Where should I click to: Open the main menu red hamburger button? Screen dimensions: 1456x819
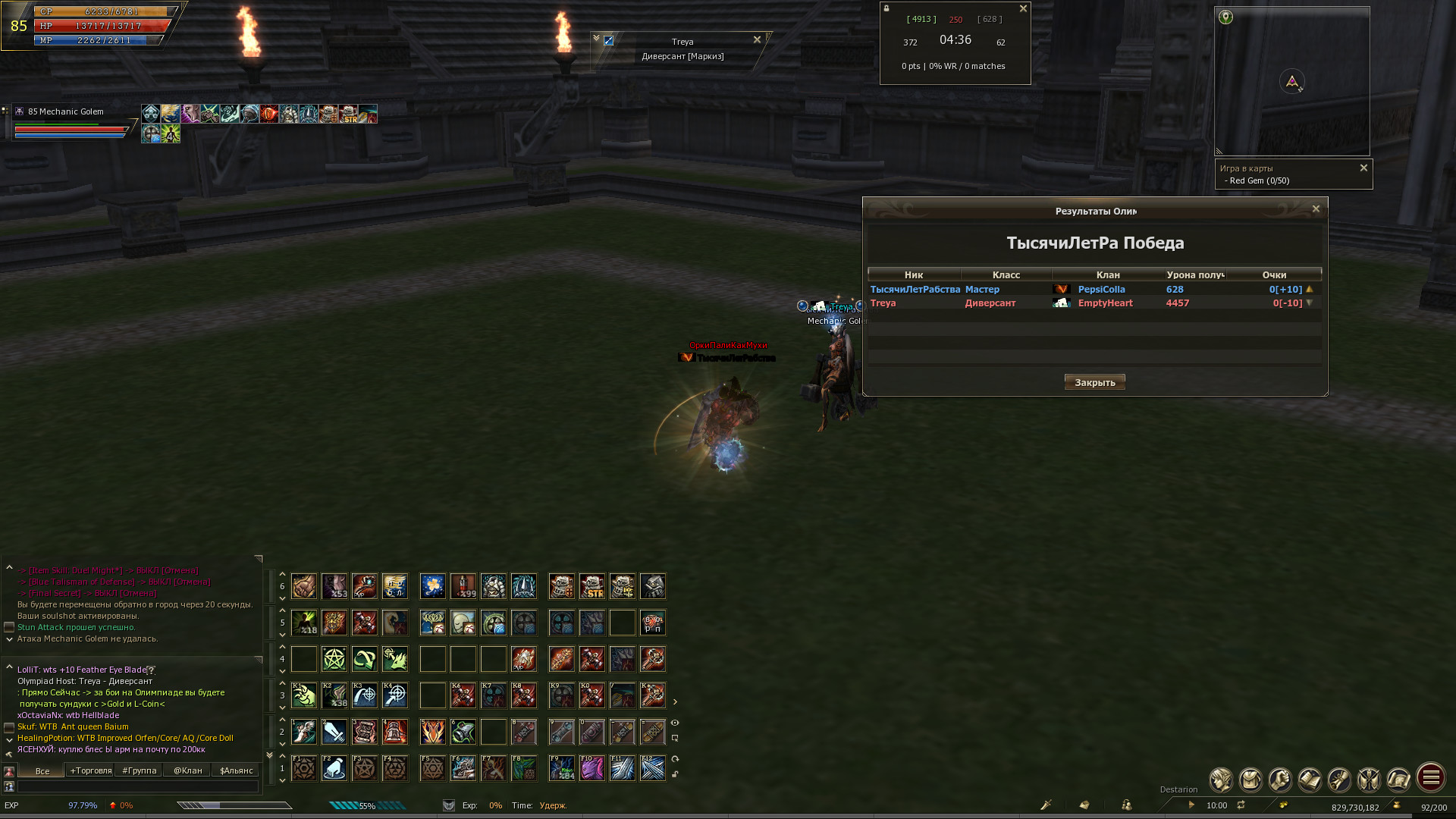tap(1431, 777)
